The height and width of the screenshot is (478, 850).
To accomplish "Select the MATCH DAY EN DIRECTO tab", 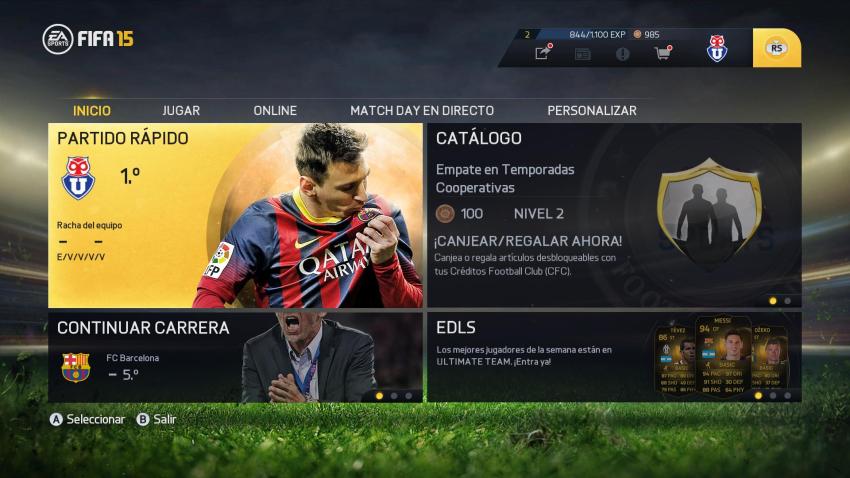I will [421, 110].
